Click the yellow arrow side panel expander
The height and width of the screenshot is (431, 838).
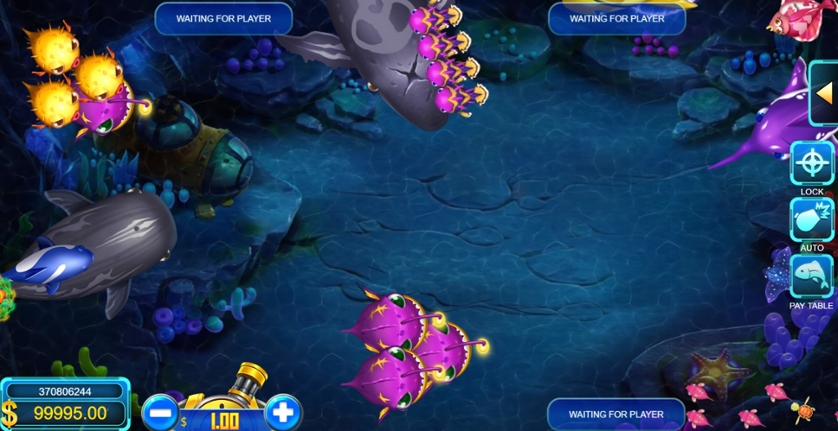[825, 93]
